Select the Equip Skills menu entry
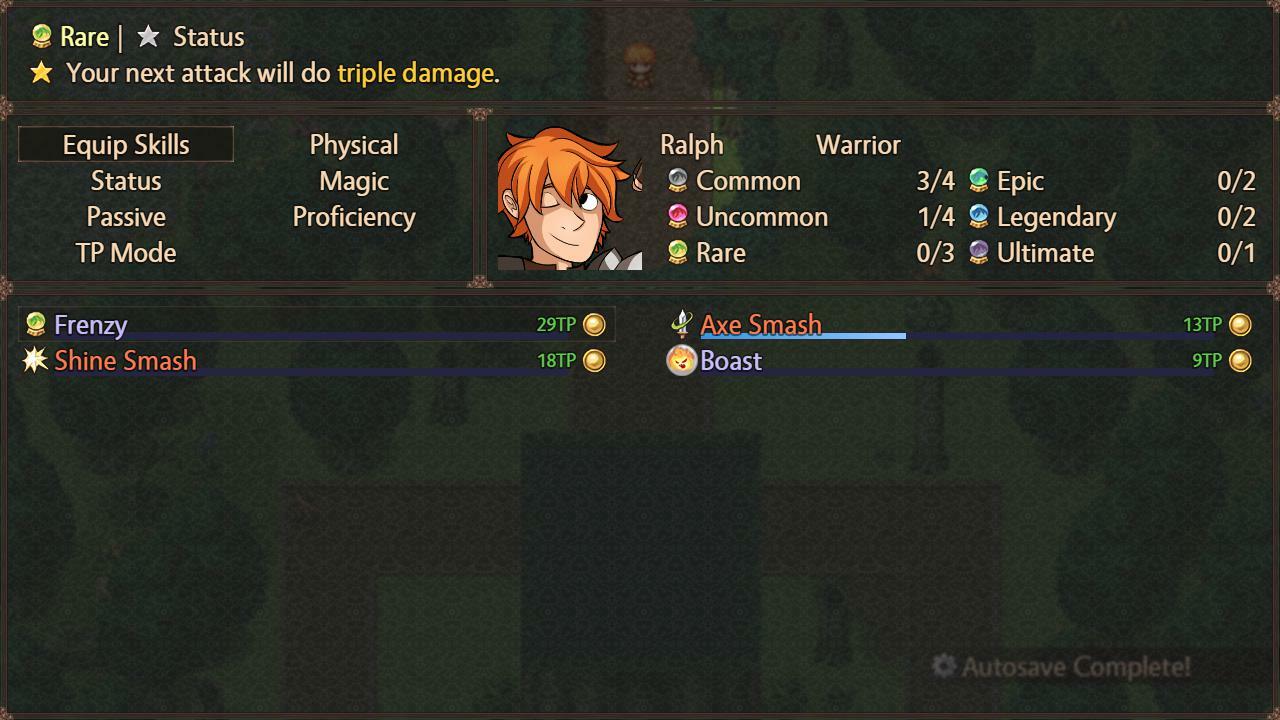 126,144
